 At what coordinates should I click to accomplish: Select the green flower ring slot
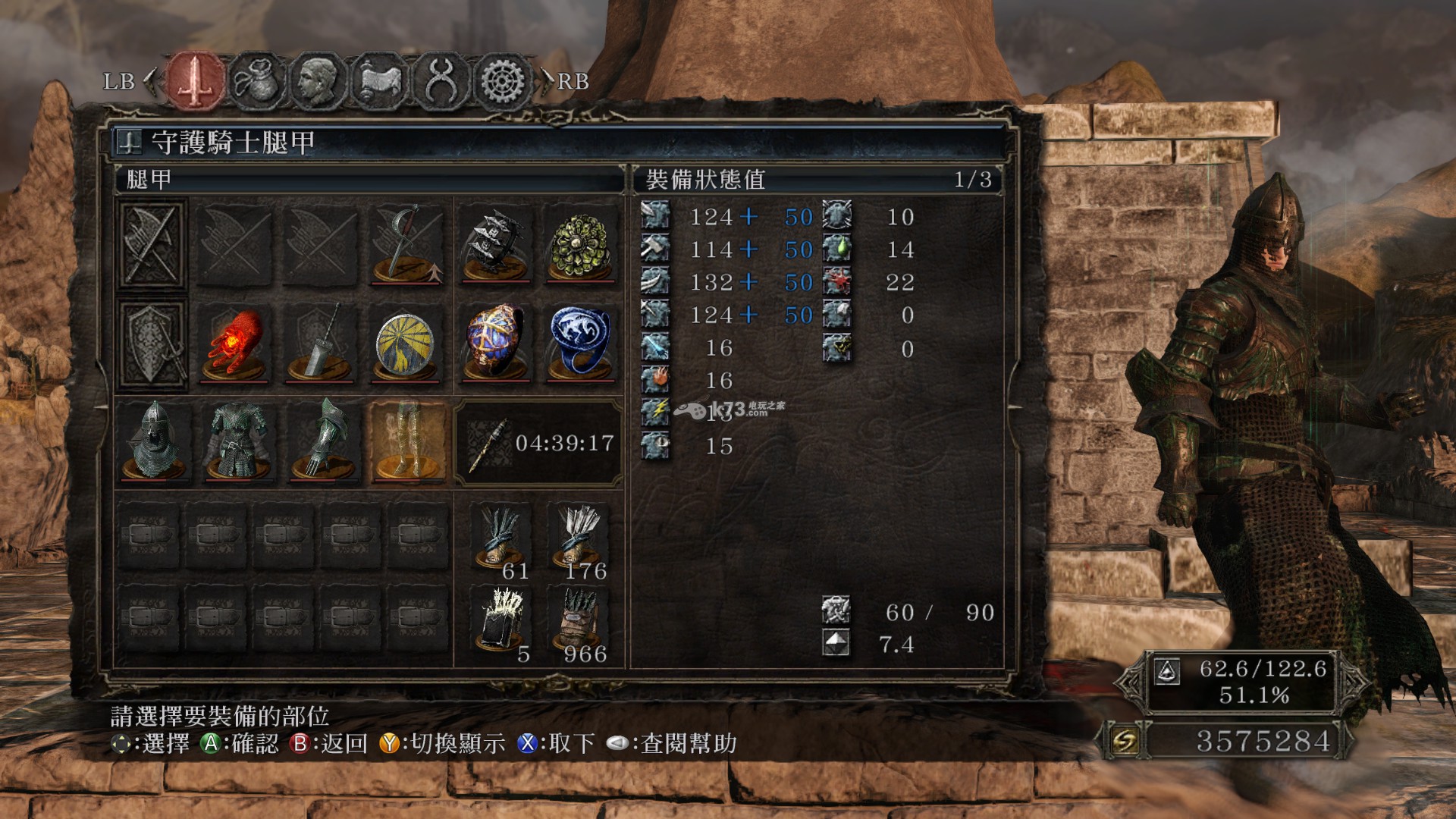tap(581, 243)
